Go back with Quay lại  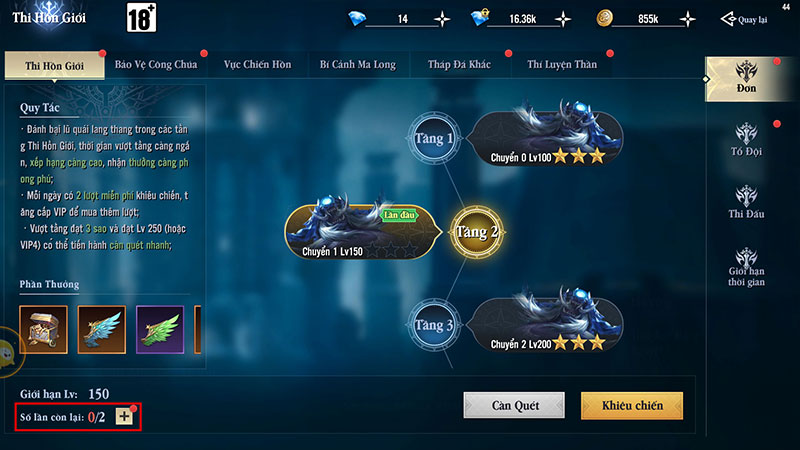coord(745,19)
